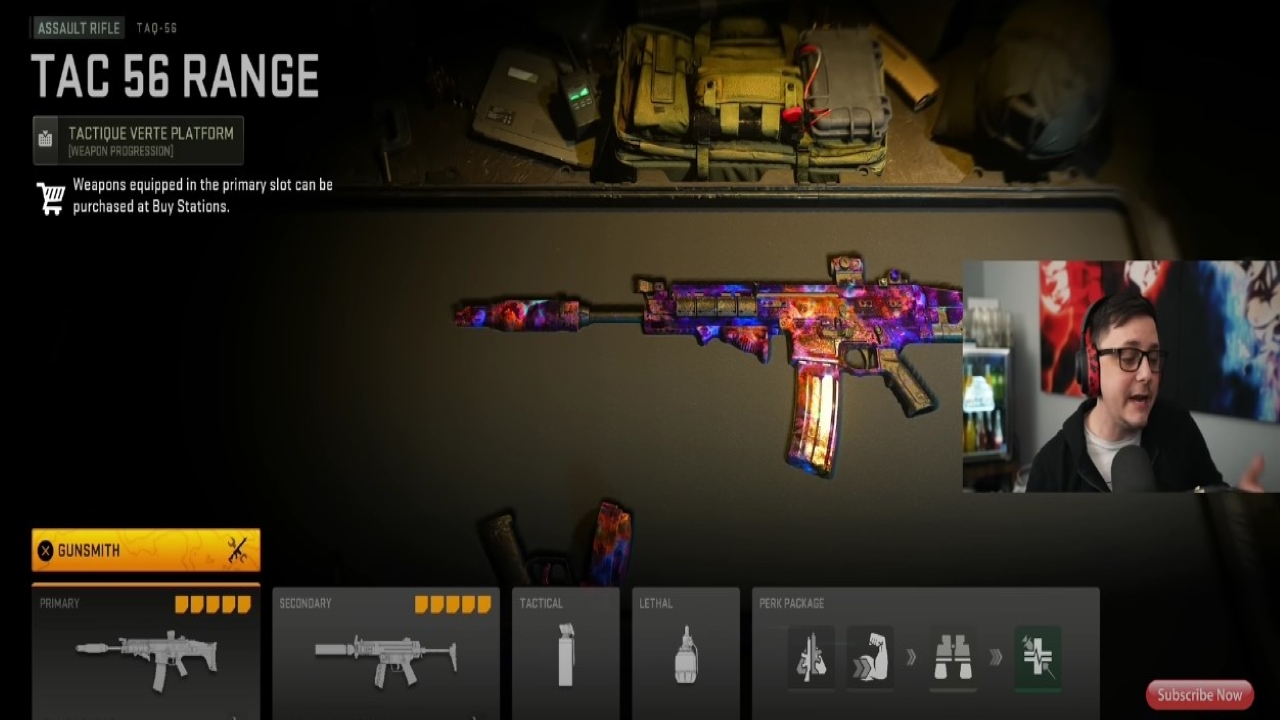1280x720 pixels.
Task: Click the Tactique Verte Platform crate icon
Action: click(44, 139)
